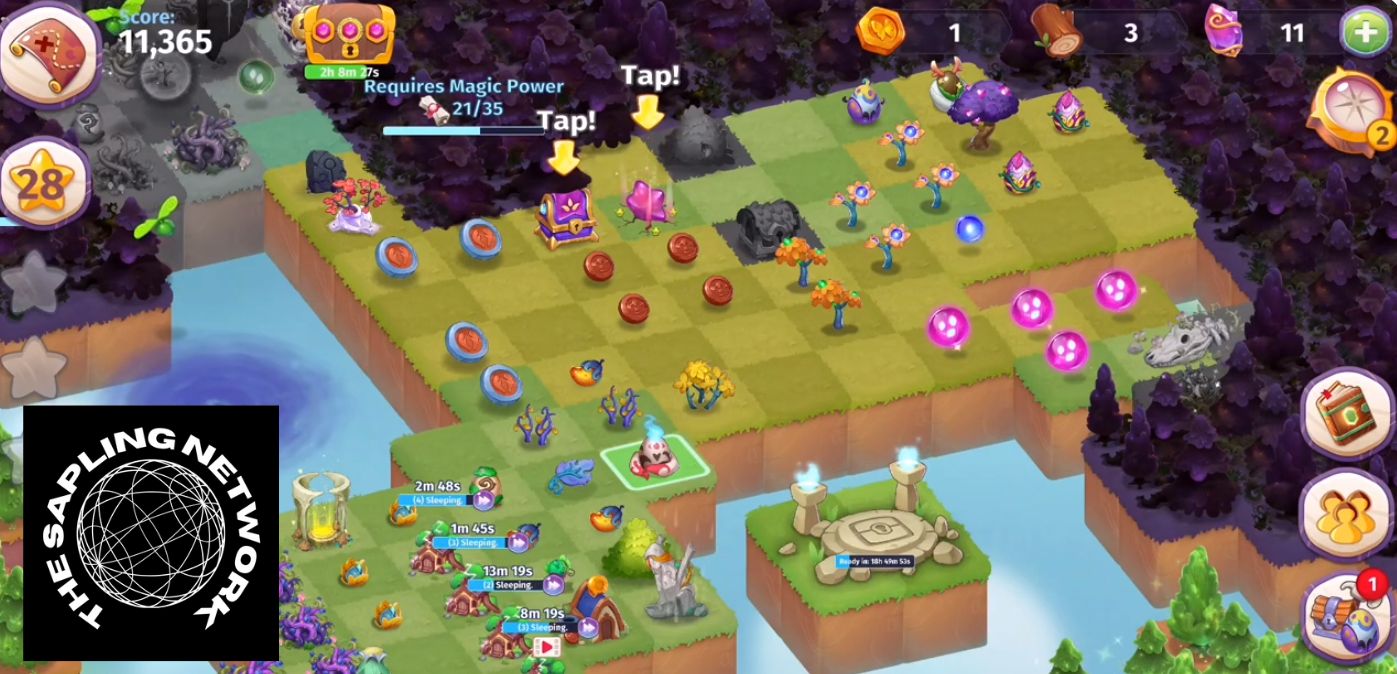Tap the purple treasure chest under the Tap arrow
This screenshot has width=1397, height=674.
(565, 217)
